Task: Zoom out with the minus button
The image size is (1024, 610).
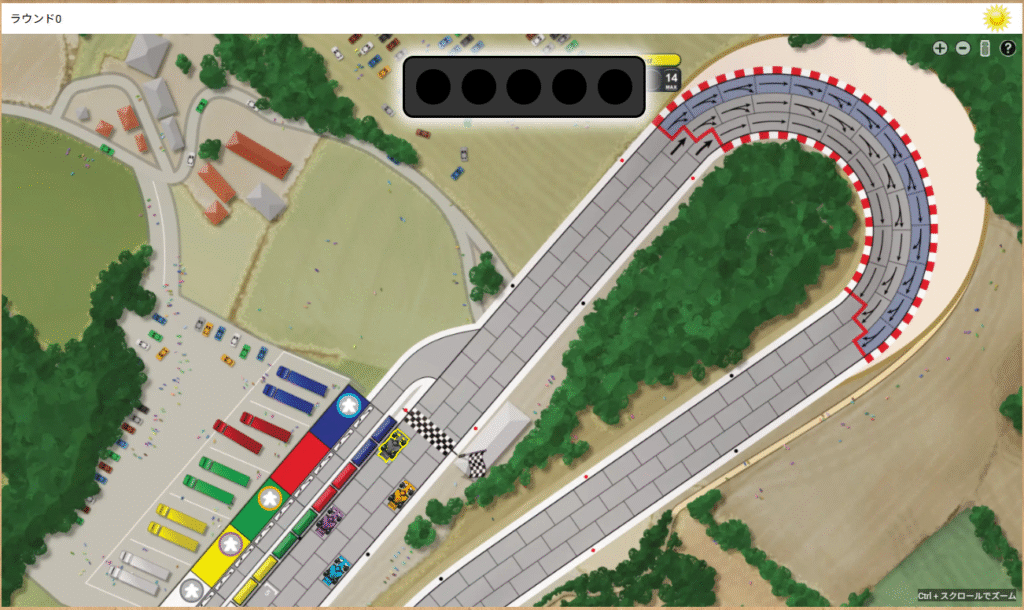Action: pyautogui.click(x=963, y=48)
